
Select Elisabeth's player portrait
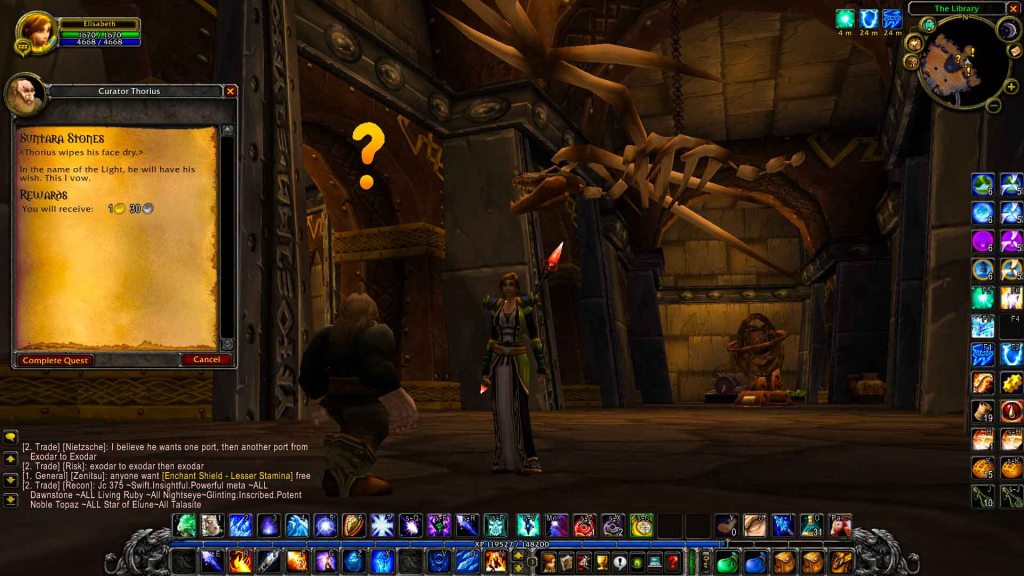[x=35, y=31]
